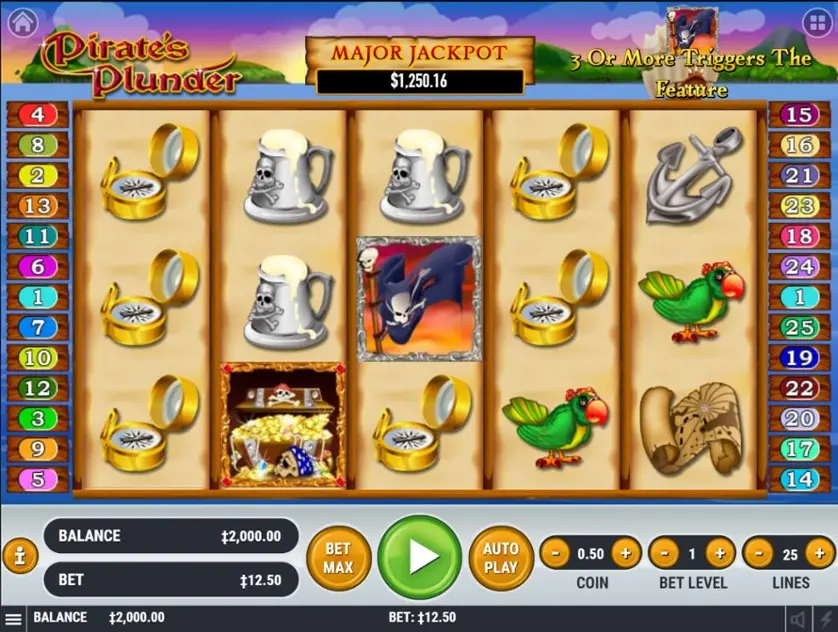
Task: Select payline number 15 marker
Action: [799, 115]
